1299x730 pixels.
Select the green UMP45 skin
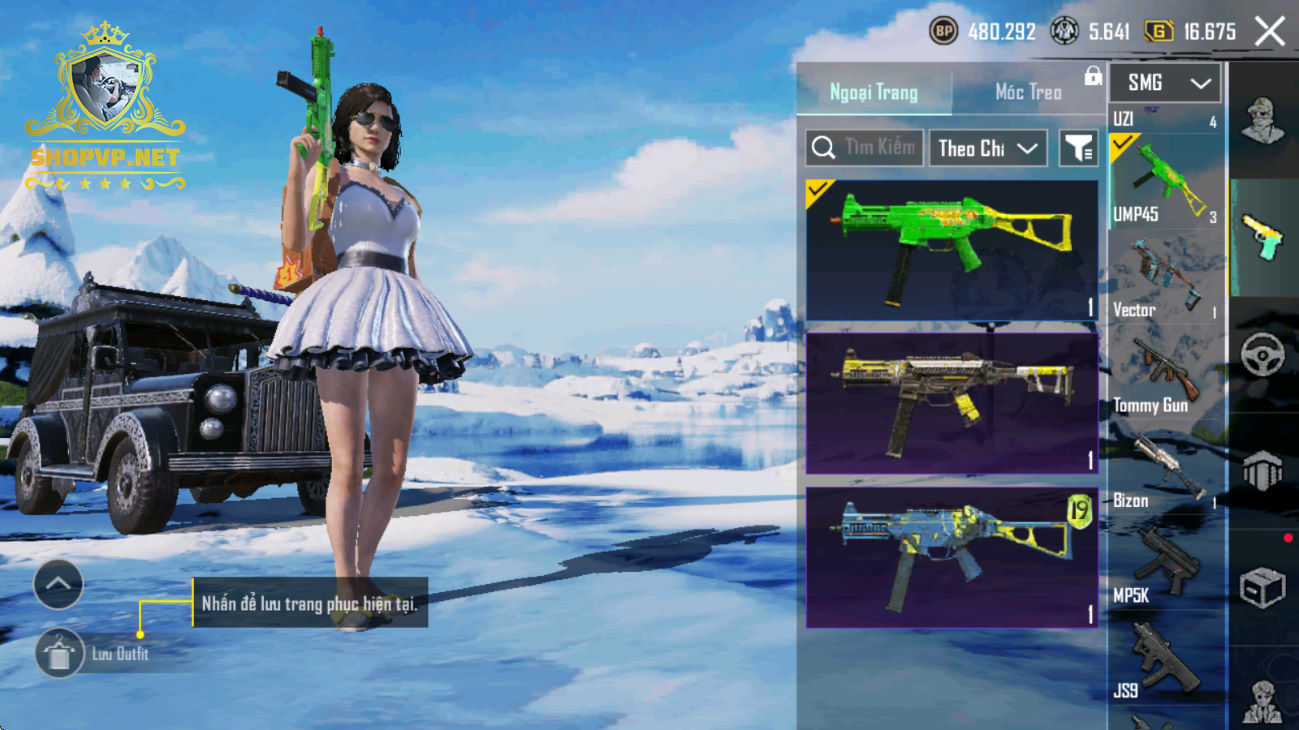(x=951, y=250)
